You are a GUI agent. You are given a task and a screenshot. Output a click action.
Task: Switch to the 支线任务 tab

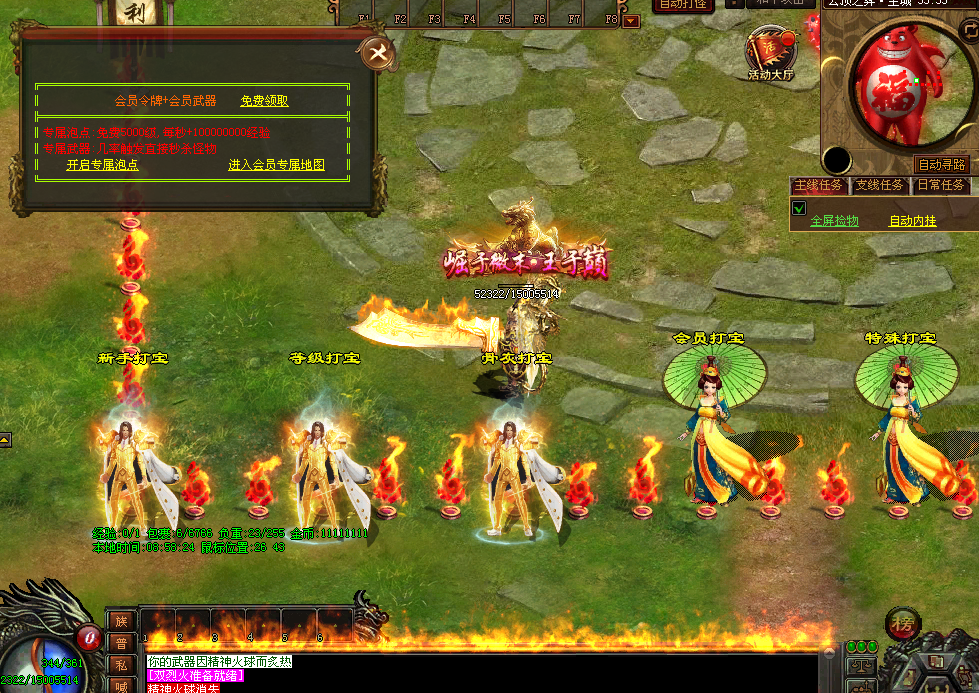(x=879, y=185)
